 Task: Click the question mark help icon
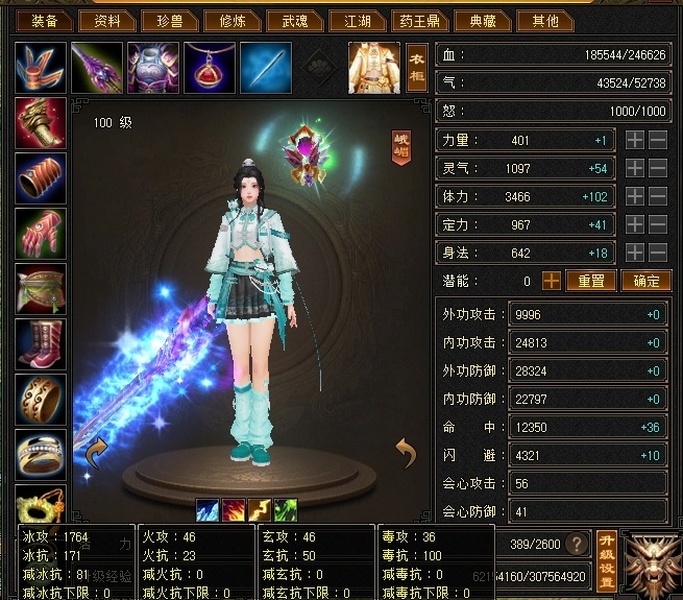click(576, 544)
